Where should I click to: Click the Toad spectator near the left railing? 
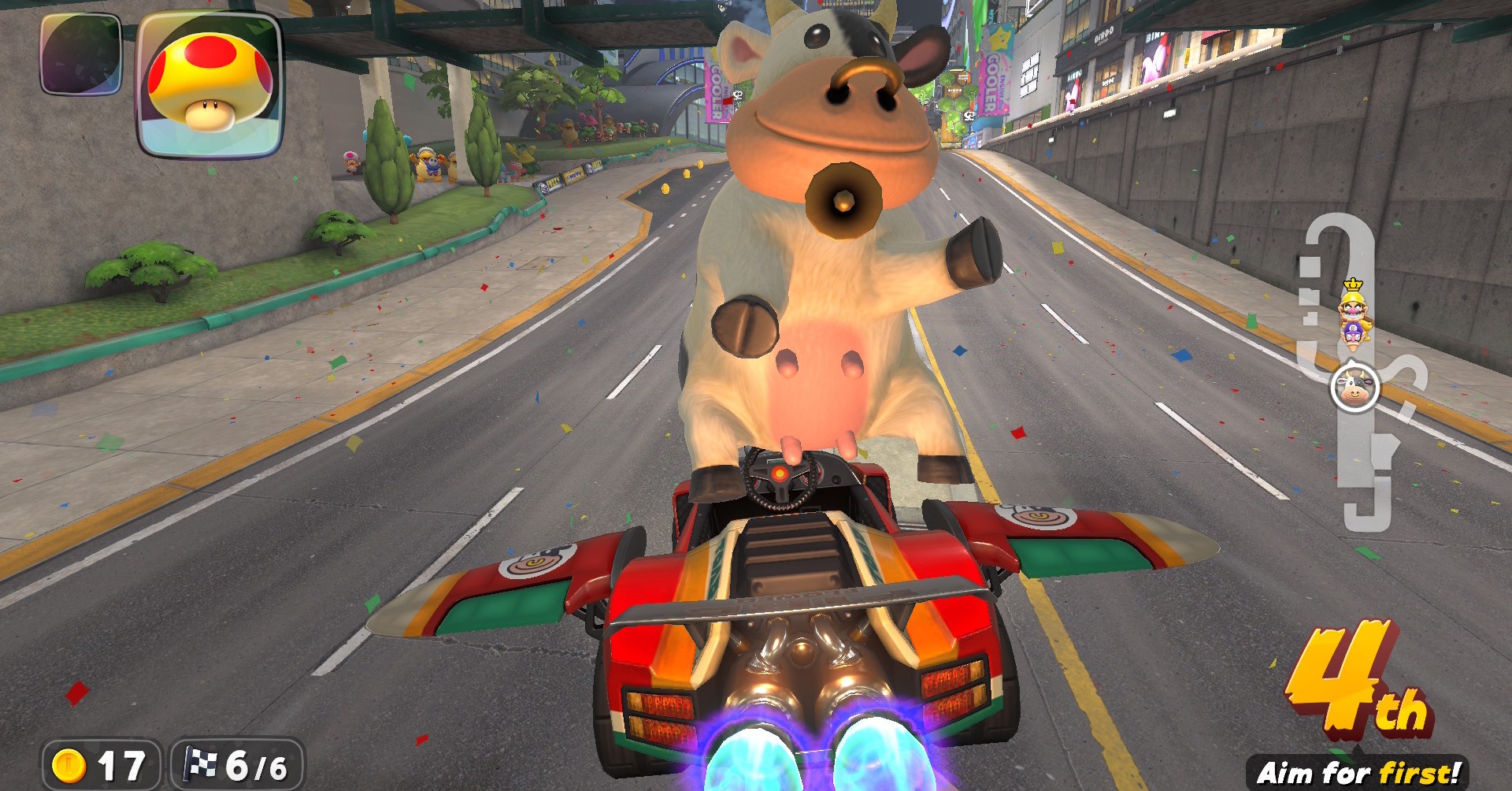[350, 162]
